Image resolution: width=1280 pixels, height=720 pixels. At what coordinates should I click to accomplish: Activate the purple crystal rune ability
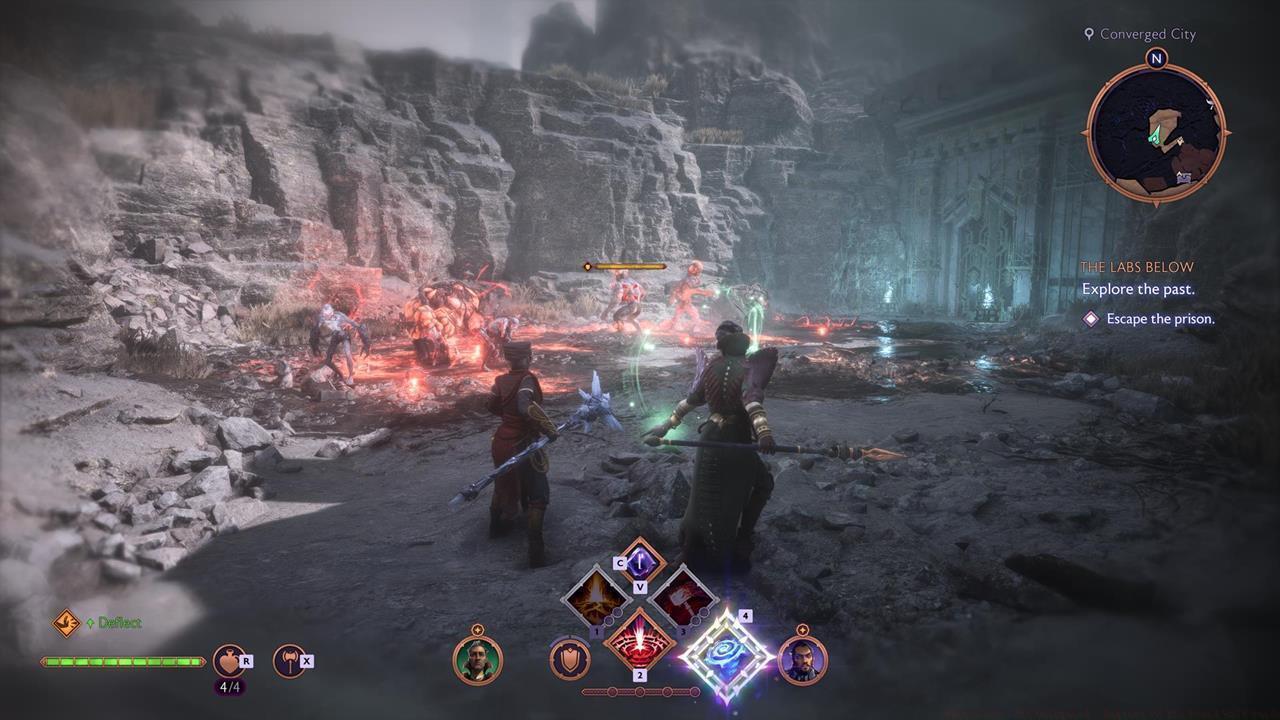[x=639, y=563]
